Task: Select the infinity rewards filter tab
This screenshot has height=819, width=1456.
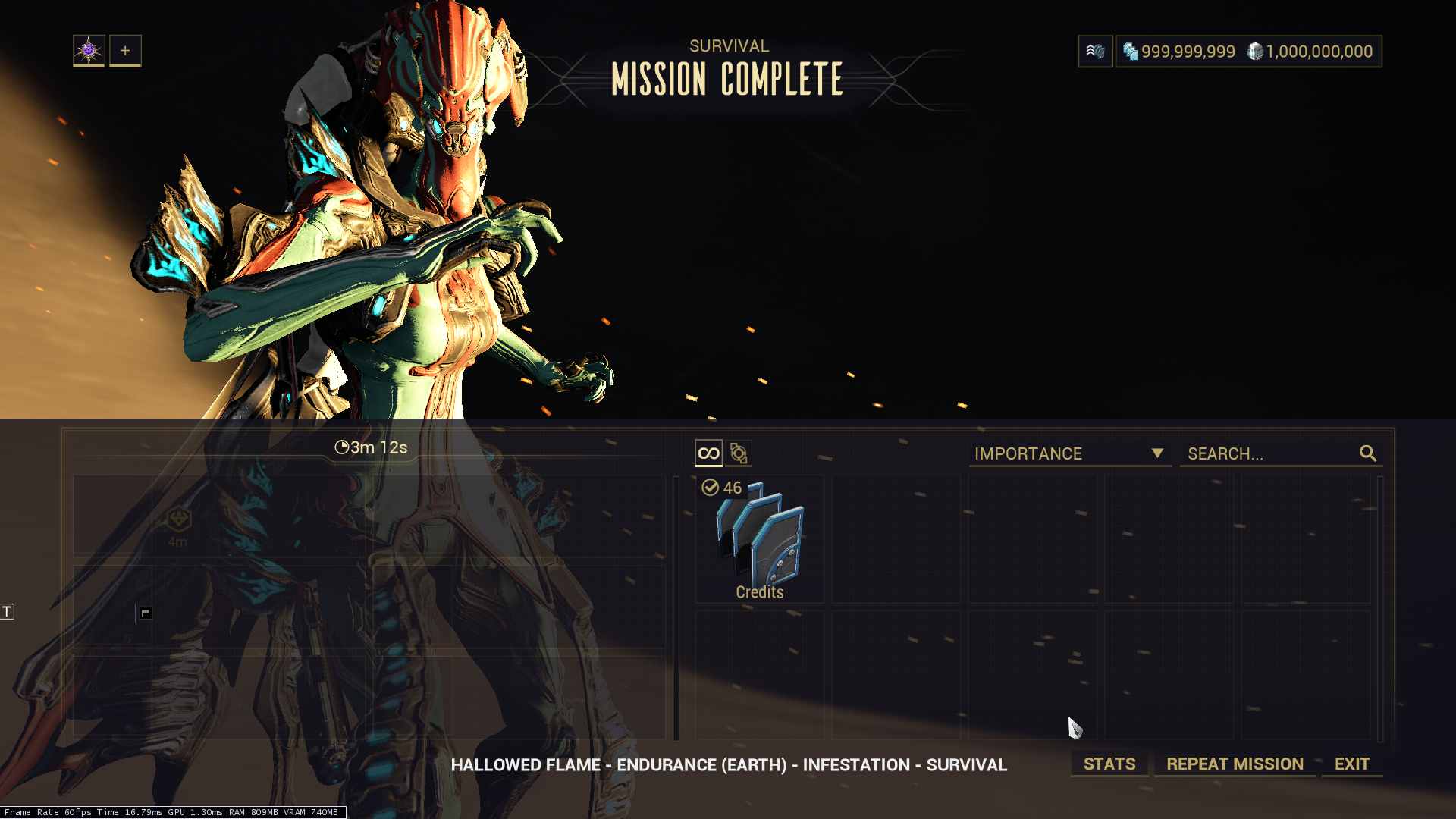Action: 708,453
